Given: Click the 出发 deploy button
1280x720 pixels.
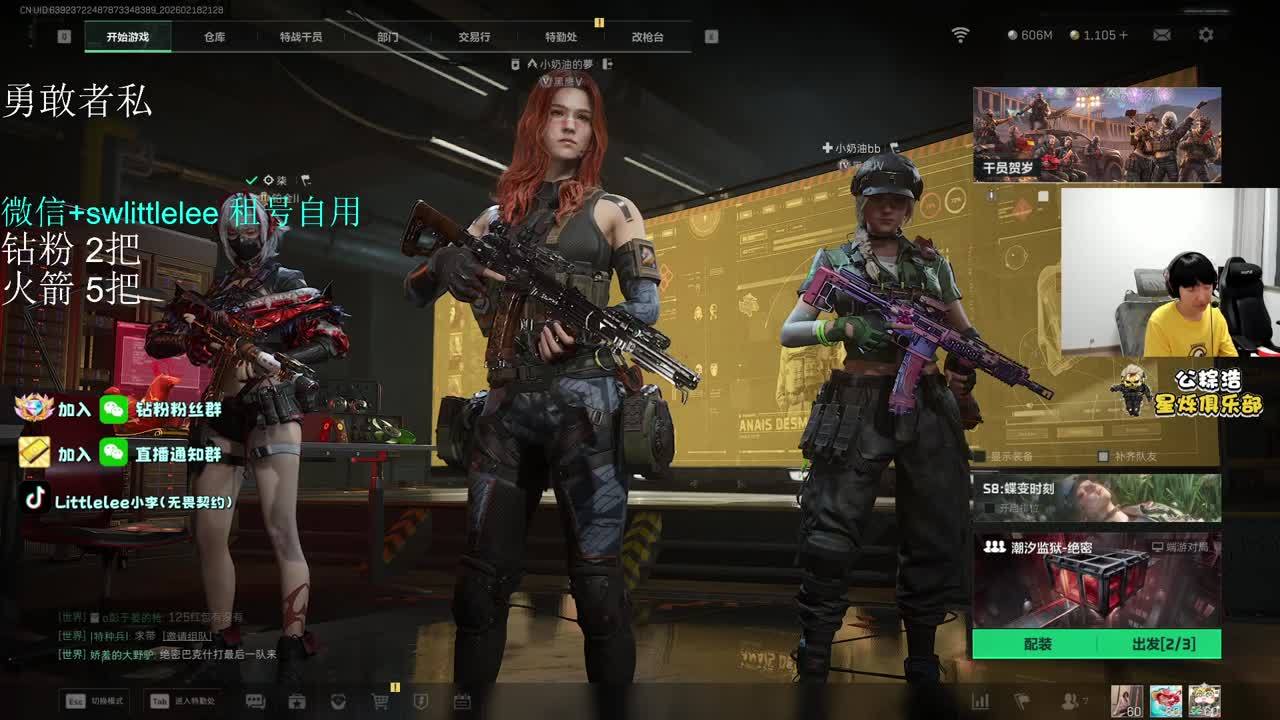Looking at the screenshot, I should pos(1162,644).
